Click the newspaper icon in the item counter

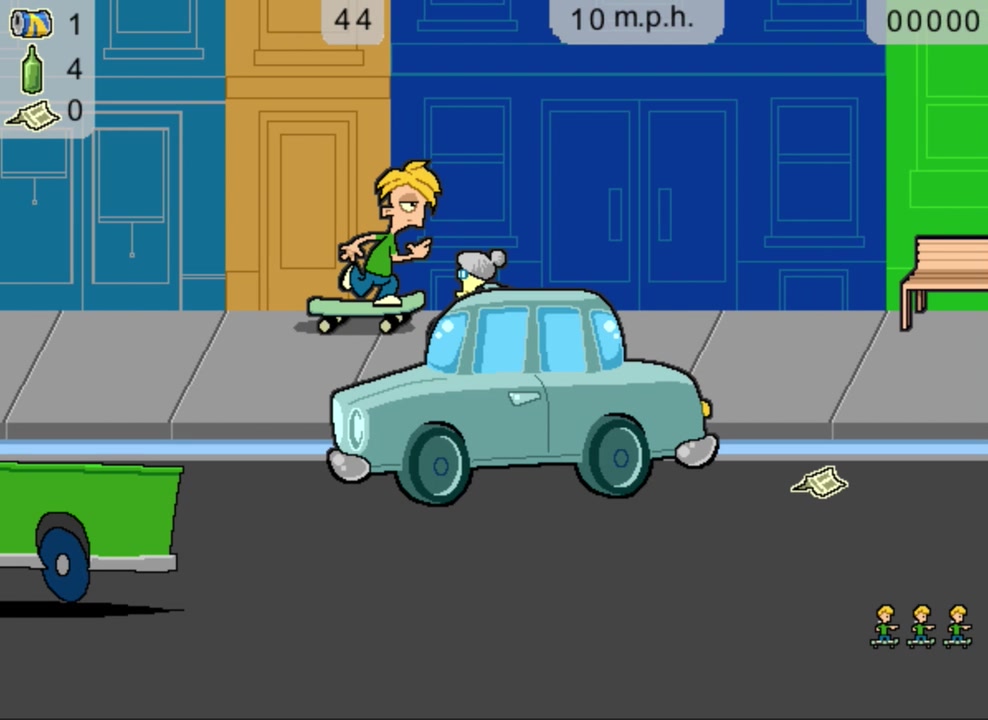click(34, 116)
